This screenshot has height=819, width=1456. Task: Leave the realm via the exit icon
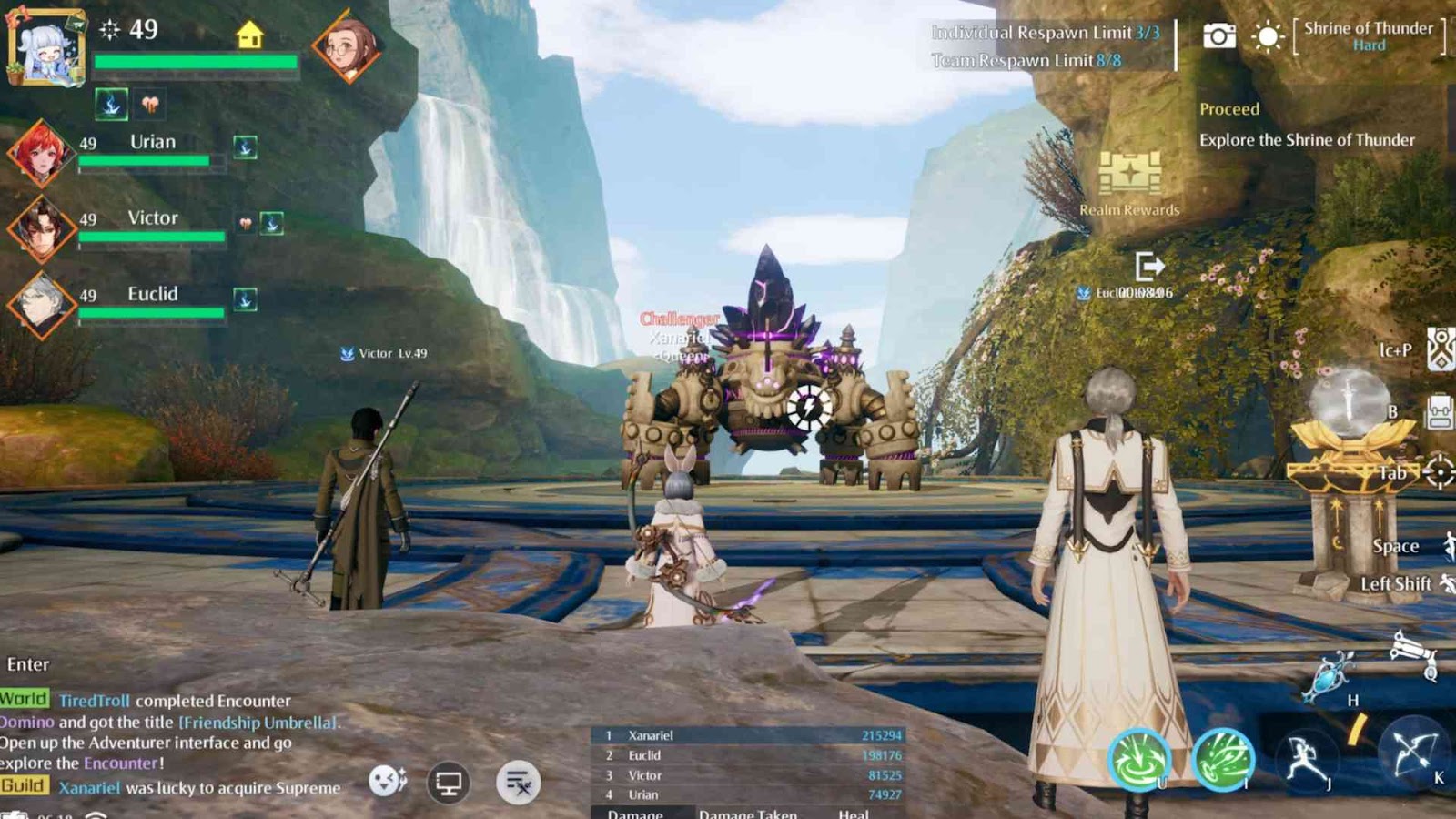click(x=1149, y=266)
